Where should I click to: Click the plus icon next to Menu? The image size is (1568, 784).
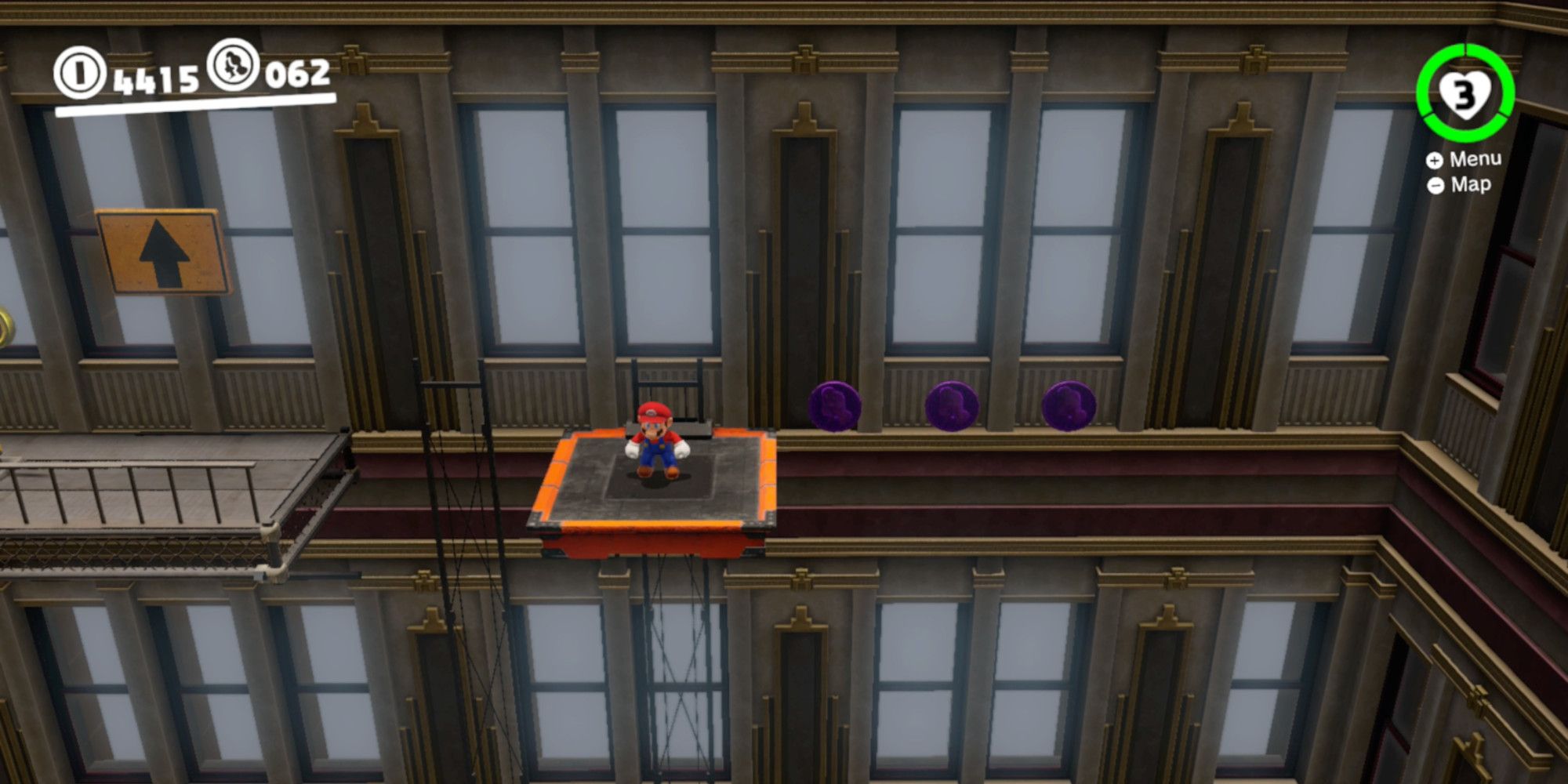1435,161
